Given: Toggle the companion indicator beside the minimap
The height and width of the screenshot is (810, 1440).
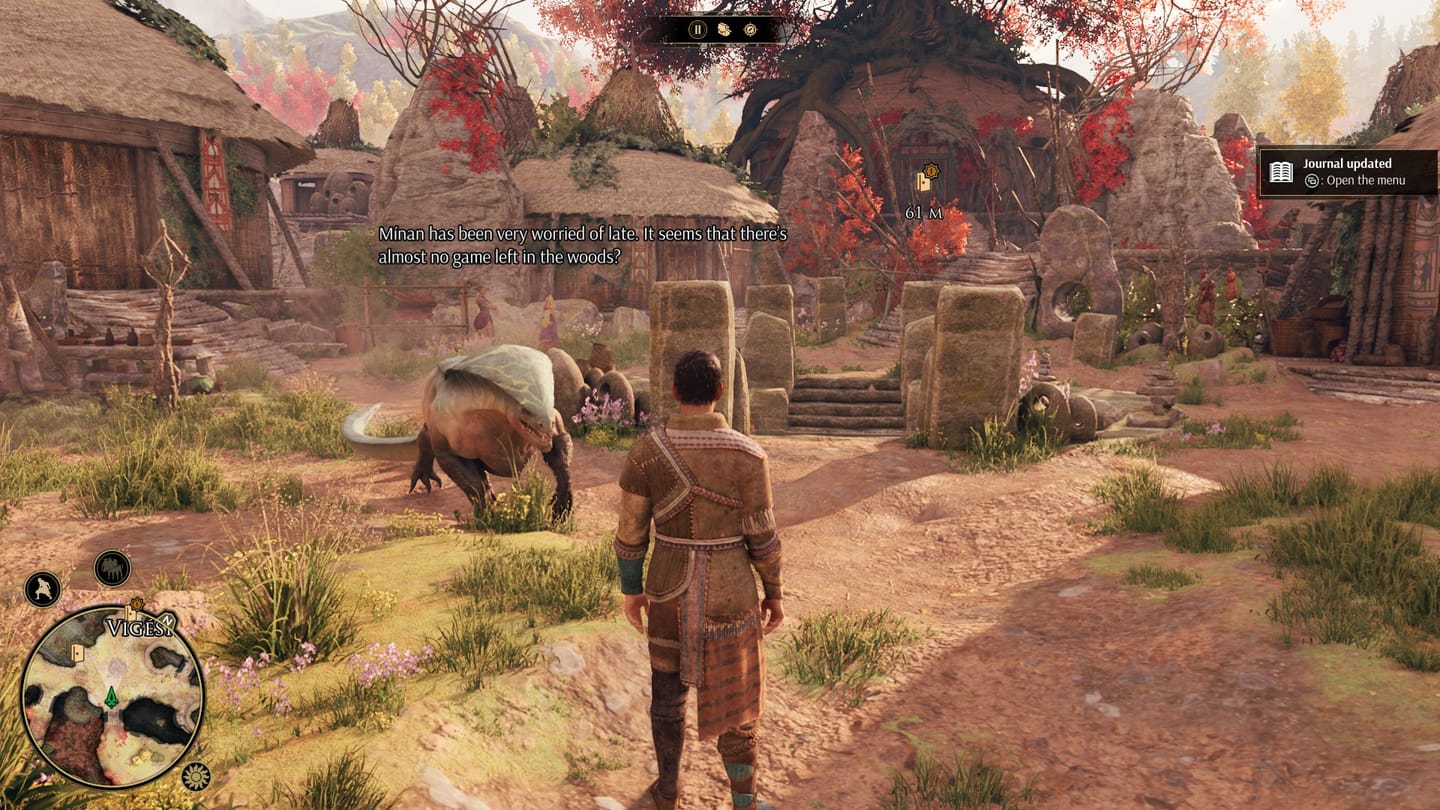Looking at the screenshot, I should [111, 569].
